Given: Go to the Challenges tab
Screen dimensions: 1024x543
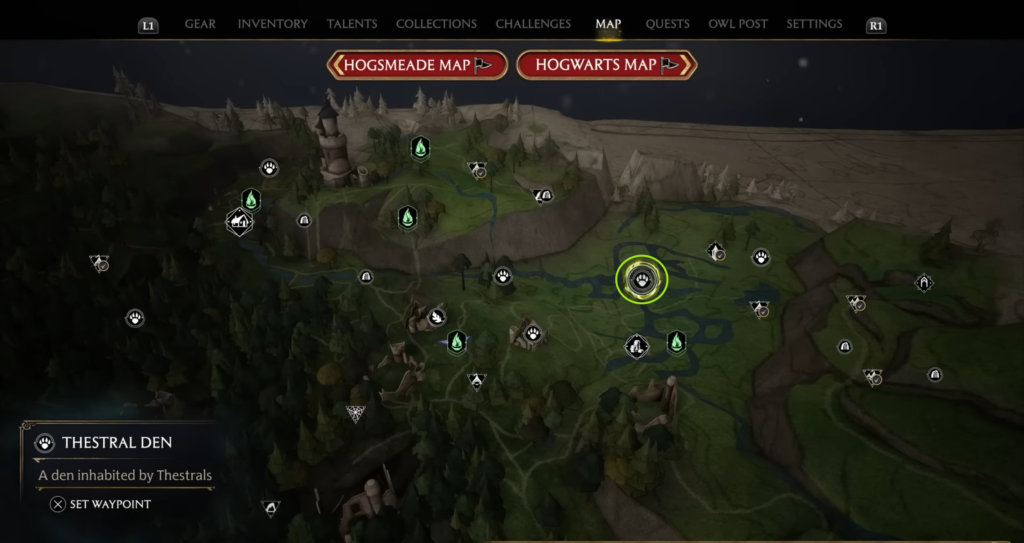Looking at the screenshot, I should (x=533, y=24).
